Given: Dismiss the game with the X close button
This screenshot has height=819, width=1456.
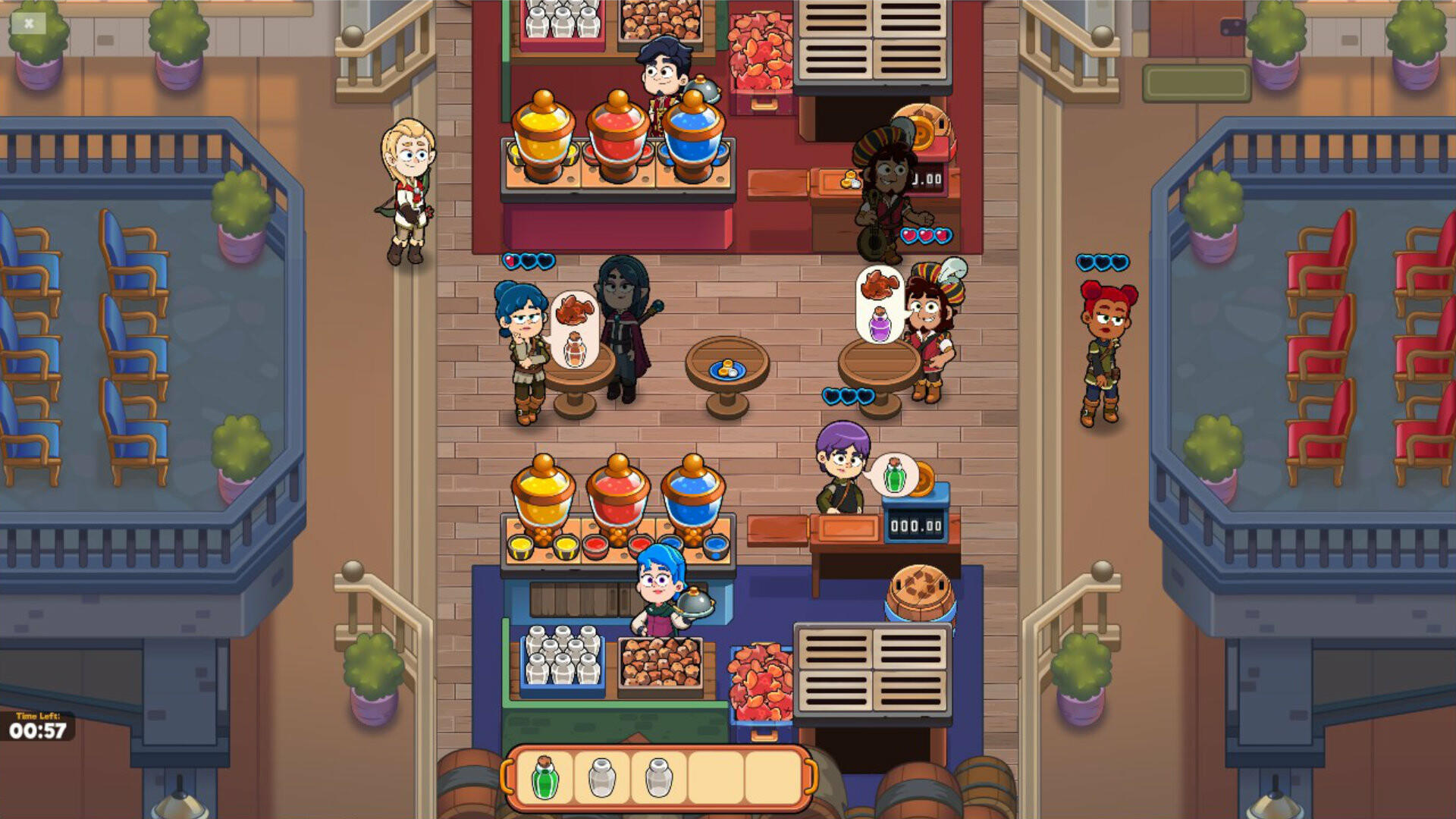Looking at the screenshot, I should 28,24.
